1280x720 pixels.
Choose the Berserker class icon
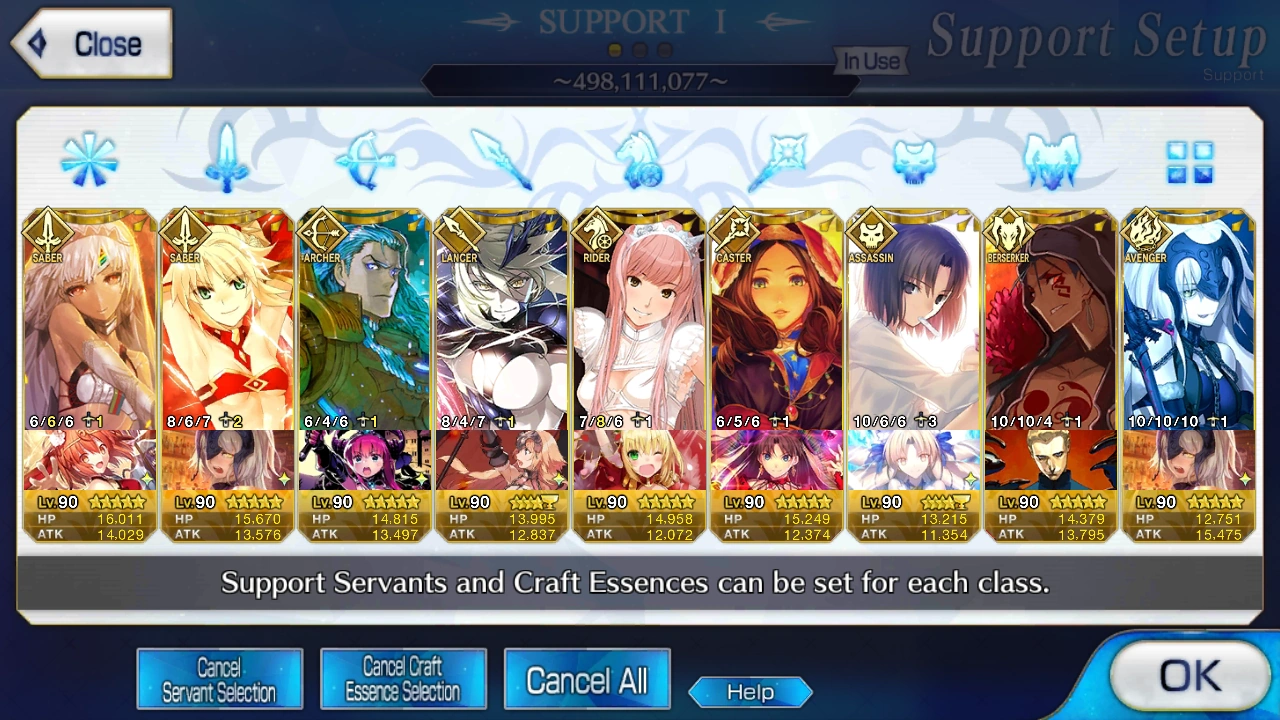coord(1051,160)
